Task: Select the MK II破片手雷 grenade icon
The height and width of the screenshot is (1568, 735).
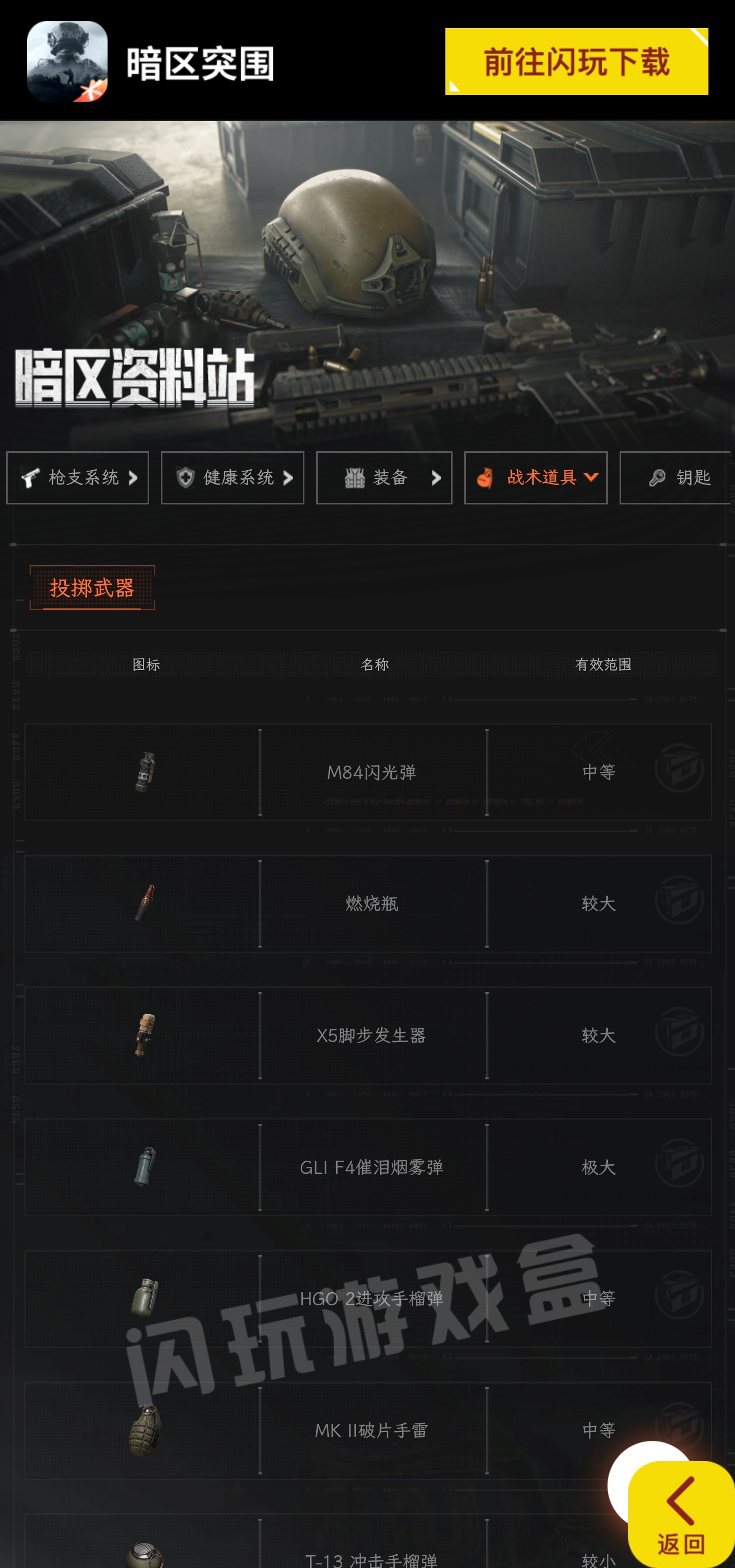Action: (144, 1431)
